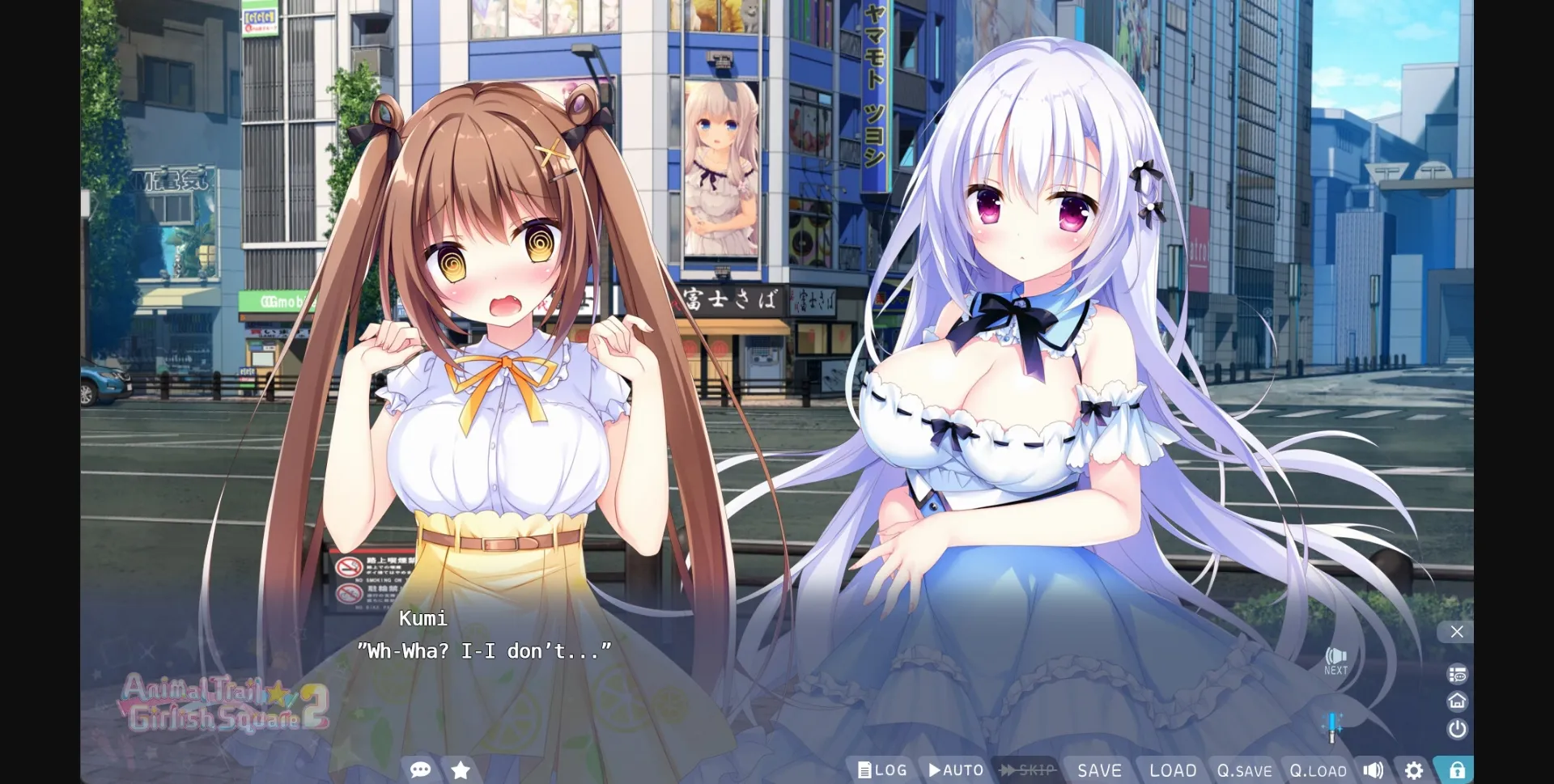Return to title screen via the home icon
Screen dimensions: 1554x784
(x=1457, y=701)
